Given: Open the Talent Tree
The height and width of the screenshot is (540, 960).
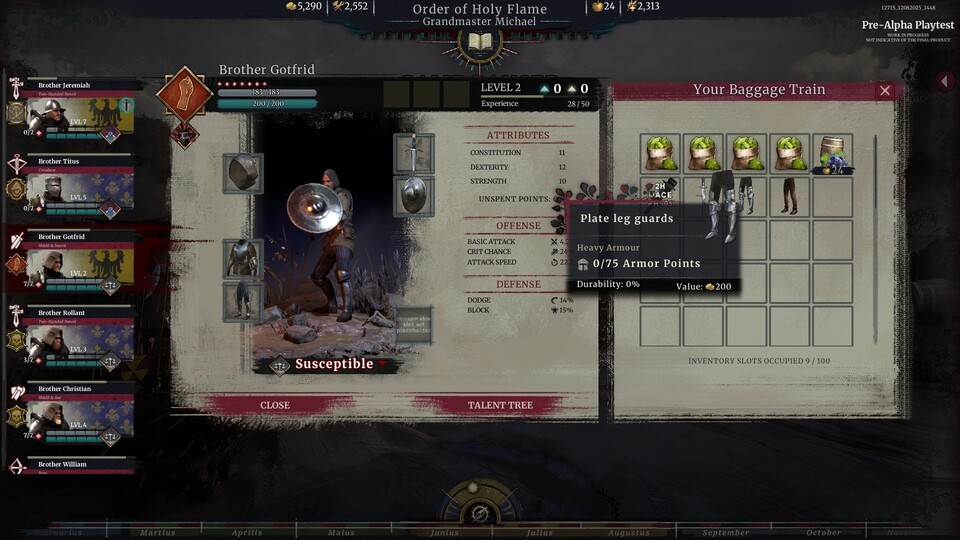Looking at the screenshot, I should (500, 405).
